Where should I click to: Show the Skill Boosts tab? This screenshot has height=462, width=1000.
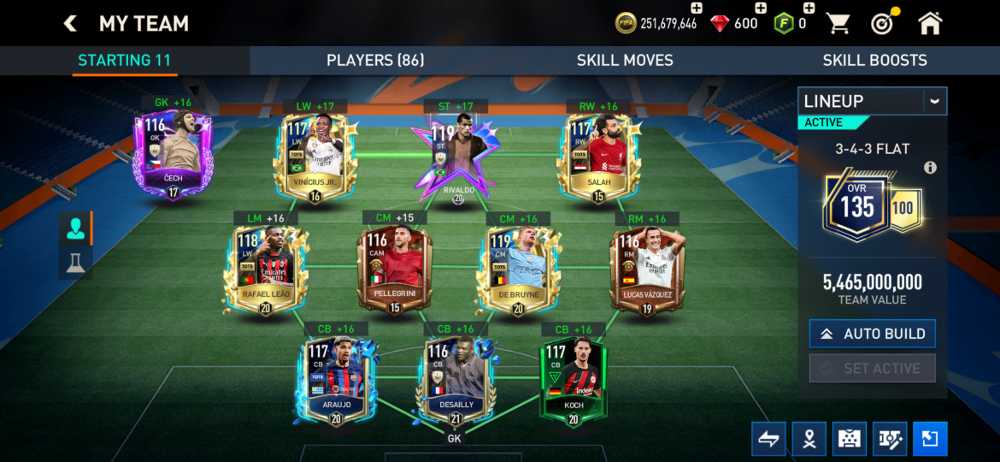pos(874,60)
